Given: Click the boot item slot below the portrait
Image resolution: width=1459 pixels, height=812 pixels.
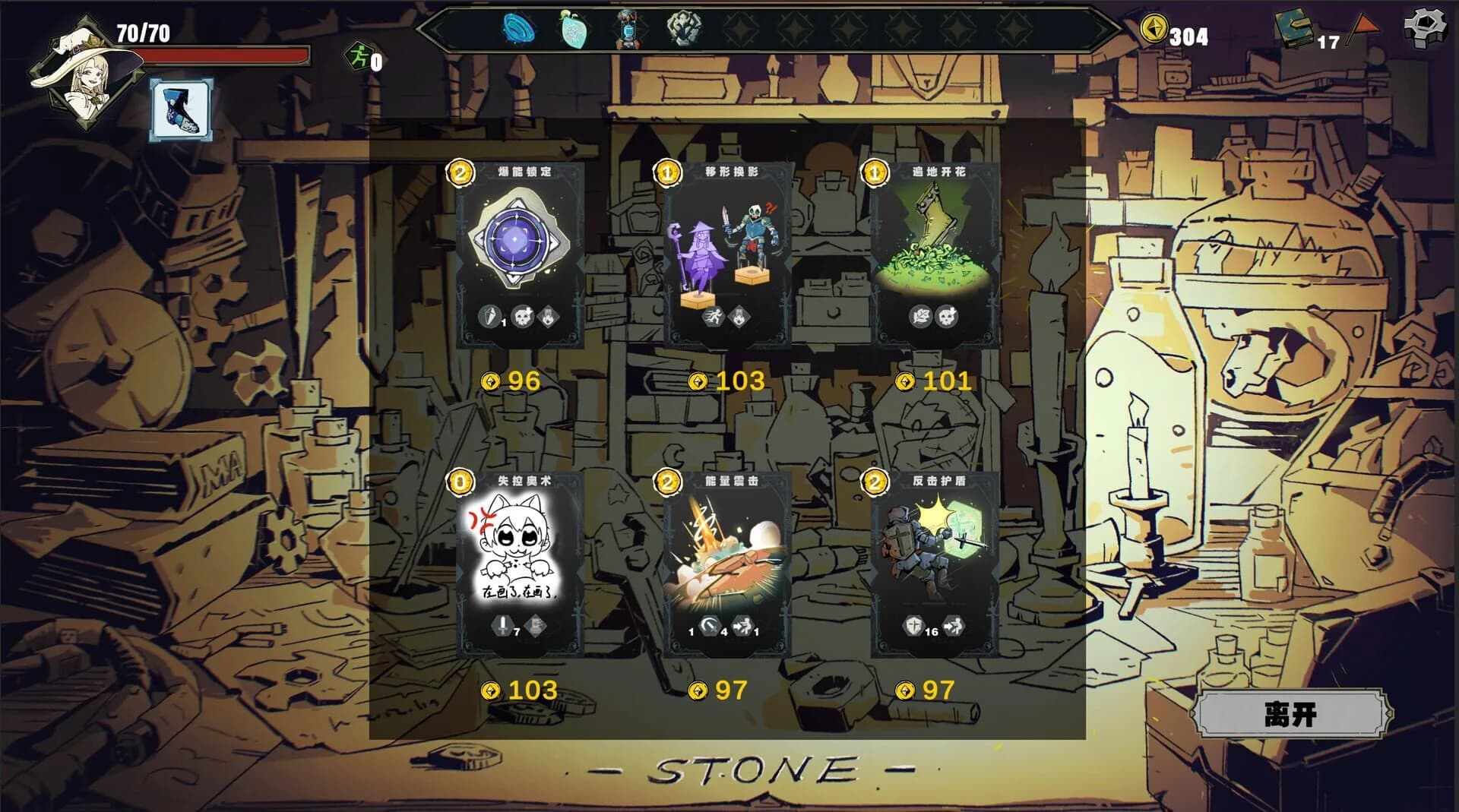Looking at the screenshot, I should click(x=181, y=109).
